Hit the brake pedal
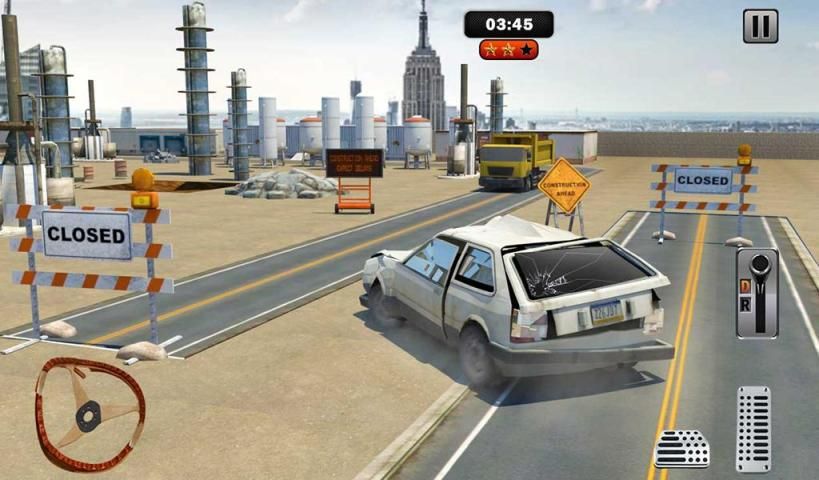Image resolution: width=819 pixels, height=480 pixels. [x=681, y=449]
